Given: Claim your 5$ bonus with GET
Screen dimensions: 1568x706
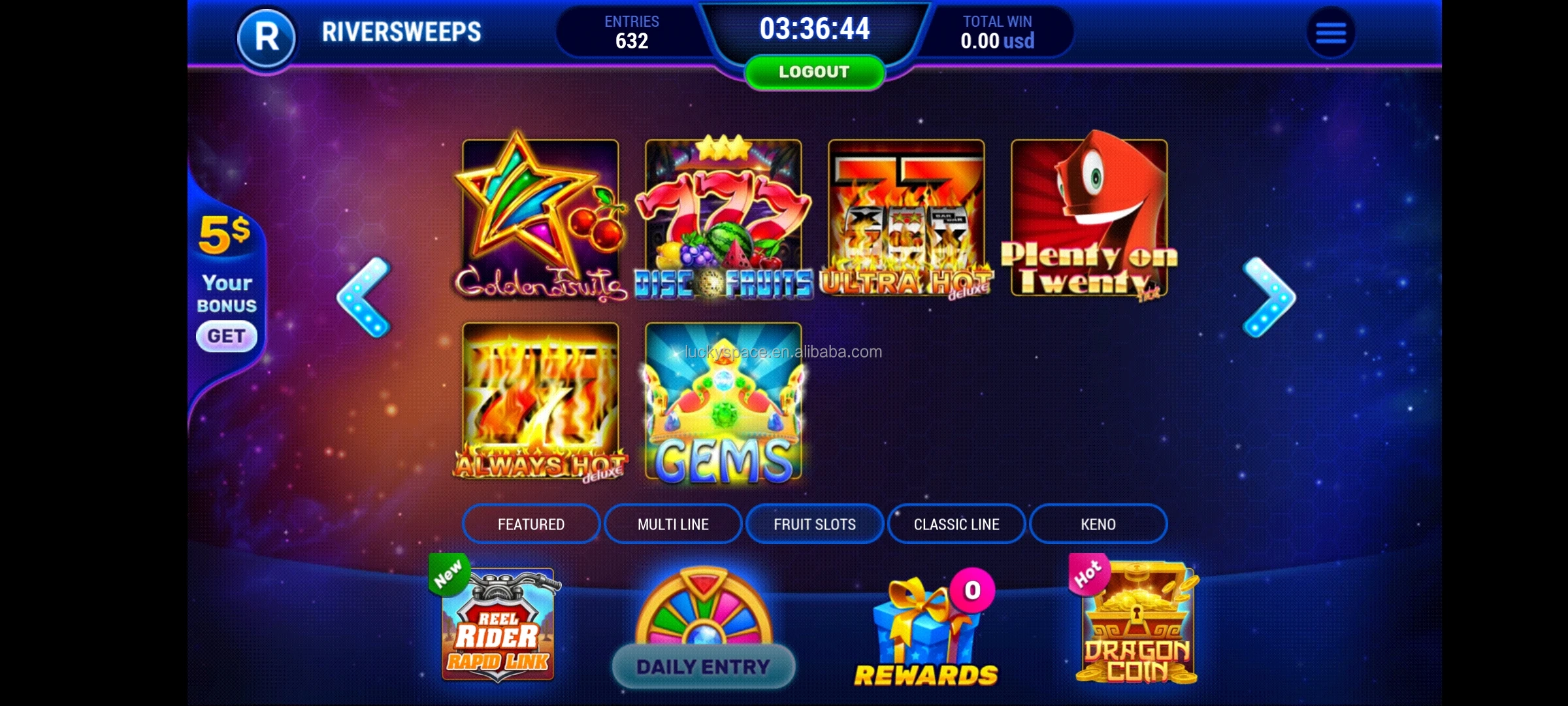Looking at the screenshot, I should click(227, 335).
